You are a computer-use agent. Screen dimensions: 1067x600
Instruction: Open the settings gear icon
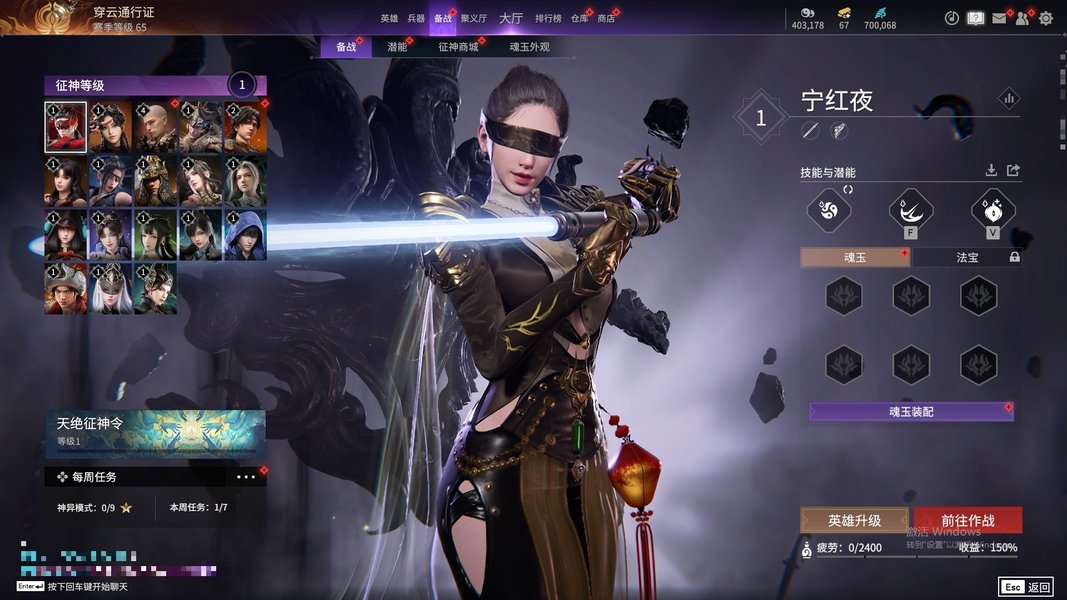[1046, 18]
